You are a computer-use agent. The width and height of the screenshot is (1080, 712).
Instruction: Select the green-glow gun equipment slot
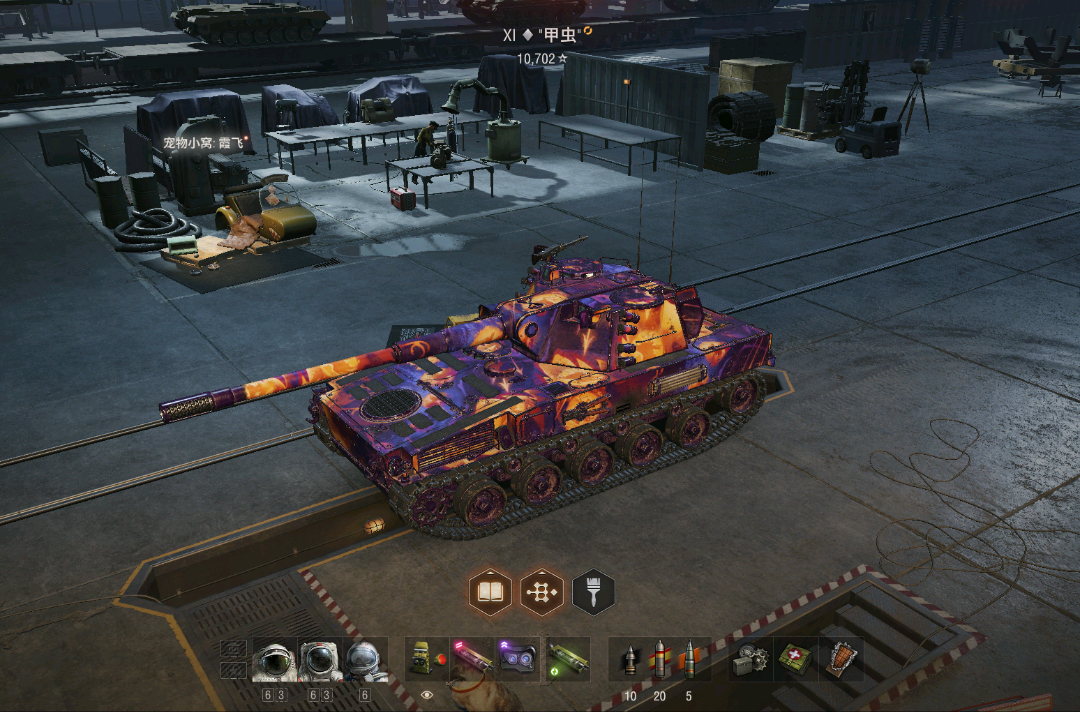567,659
